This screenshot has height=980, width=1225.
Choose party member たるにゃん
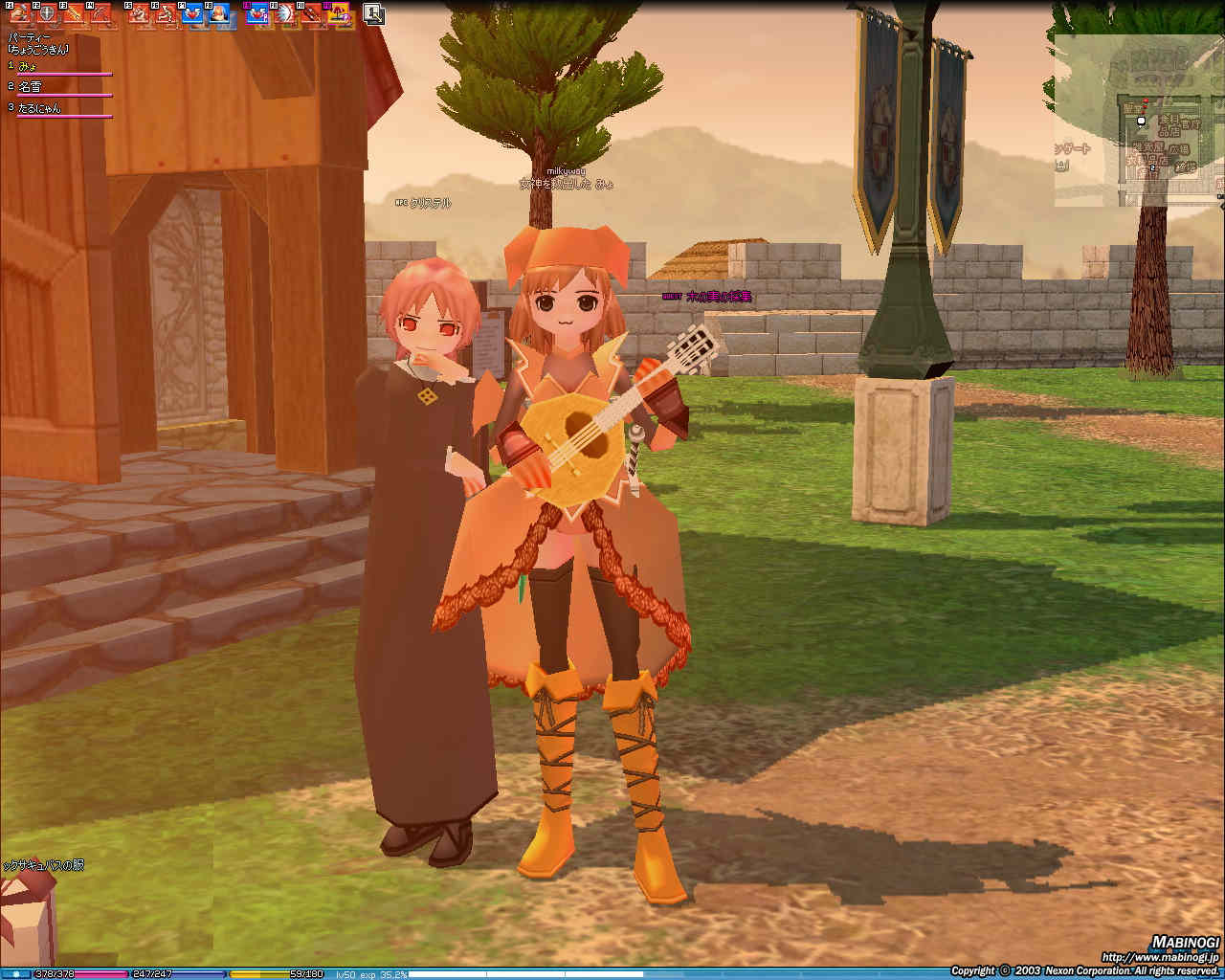(39, 108)
